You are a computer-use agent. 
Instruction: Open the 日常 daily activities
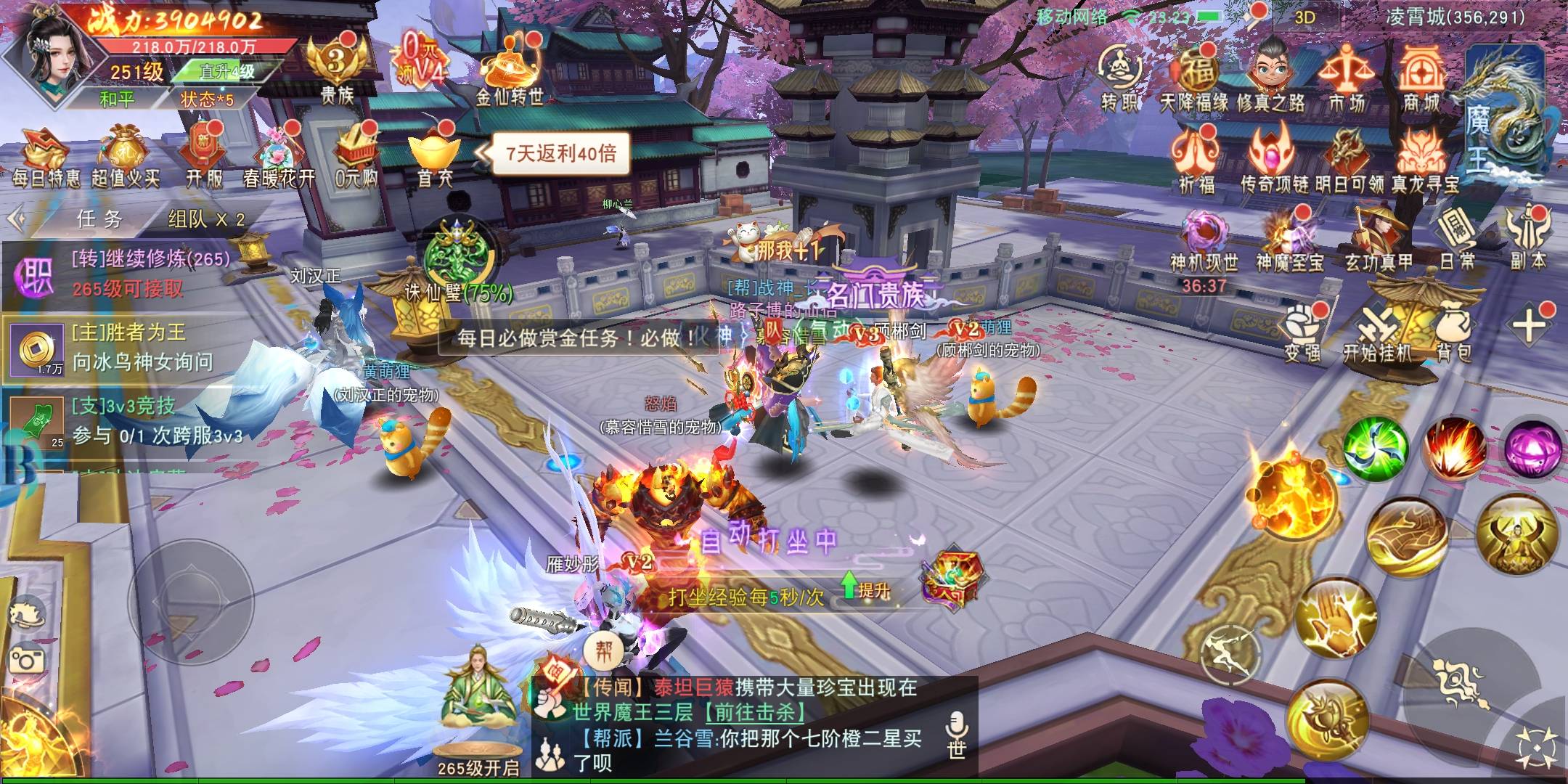(x=1456, y=240)
